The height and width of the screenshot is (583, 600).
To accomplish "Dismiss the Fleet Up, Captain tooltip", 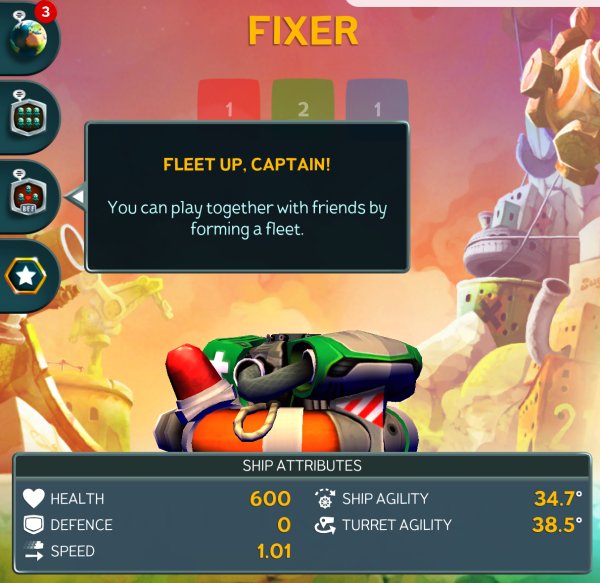I will (x=246, y=196).
